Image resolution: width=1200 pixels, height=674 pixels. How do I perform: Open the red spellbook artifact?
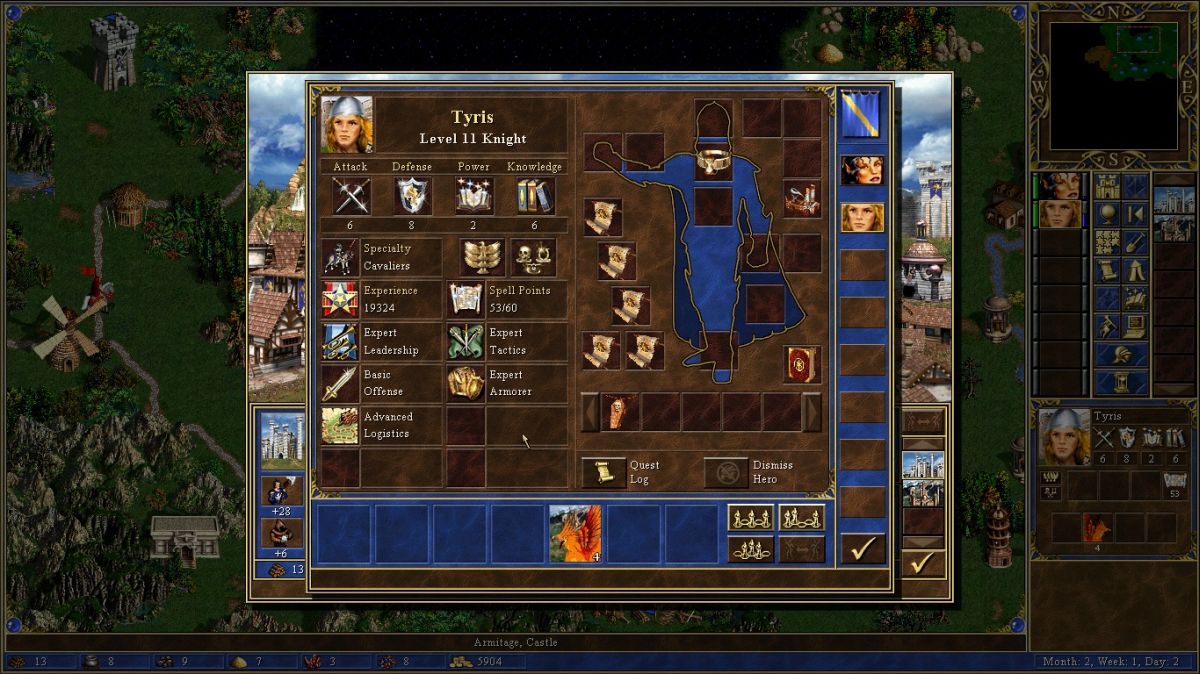tap(802, 364)
